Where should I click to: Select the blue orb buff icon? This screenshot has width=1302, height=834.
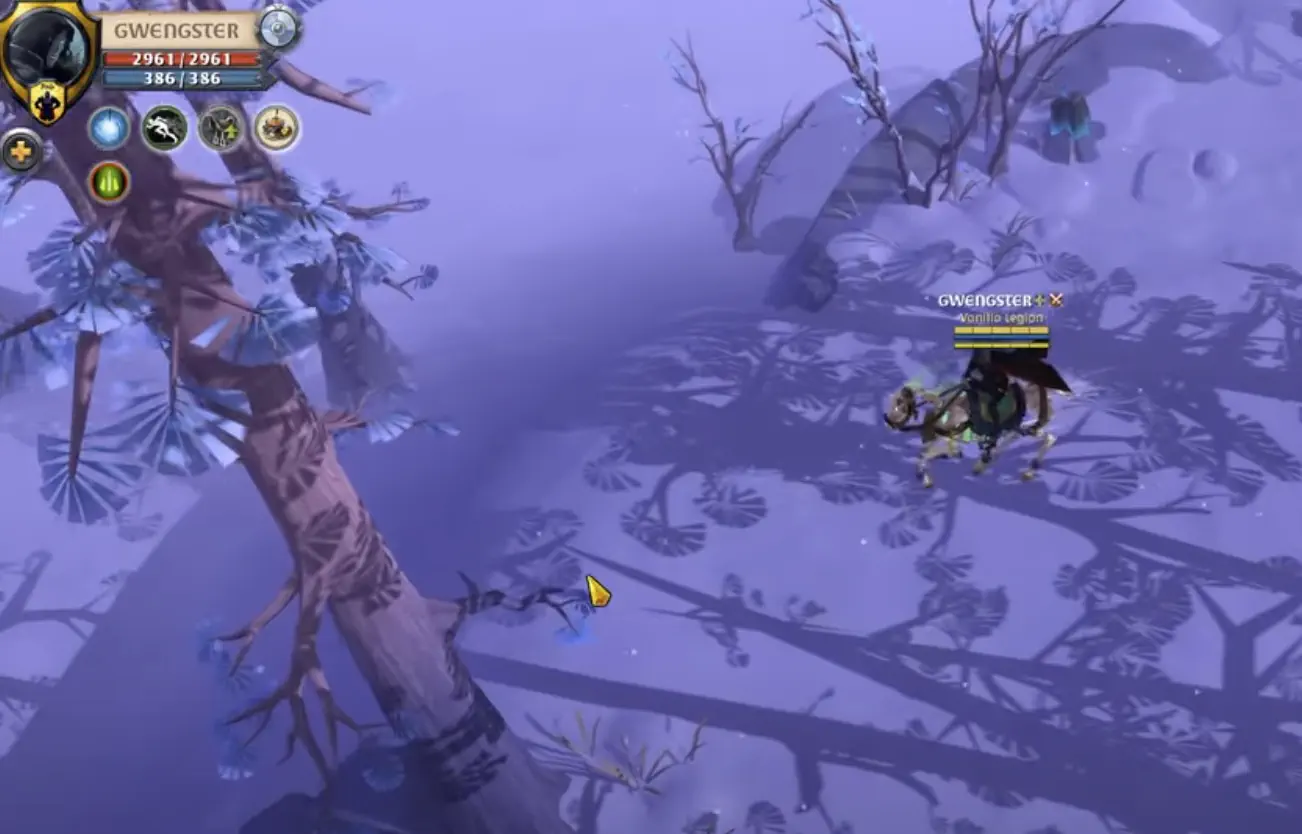(110, 128)
